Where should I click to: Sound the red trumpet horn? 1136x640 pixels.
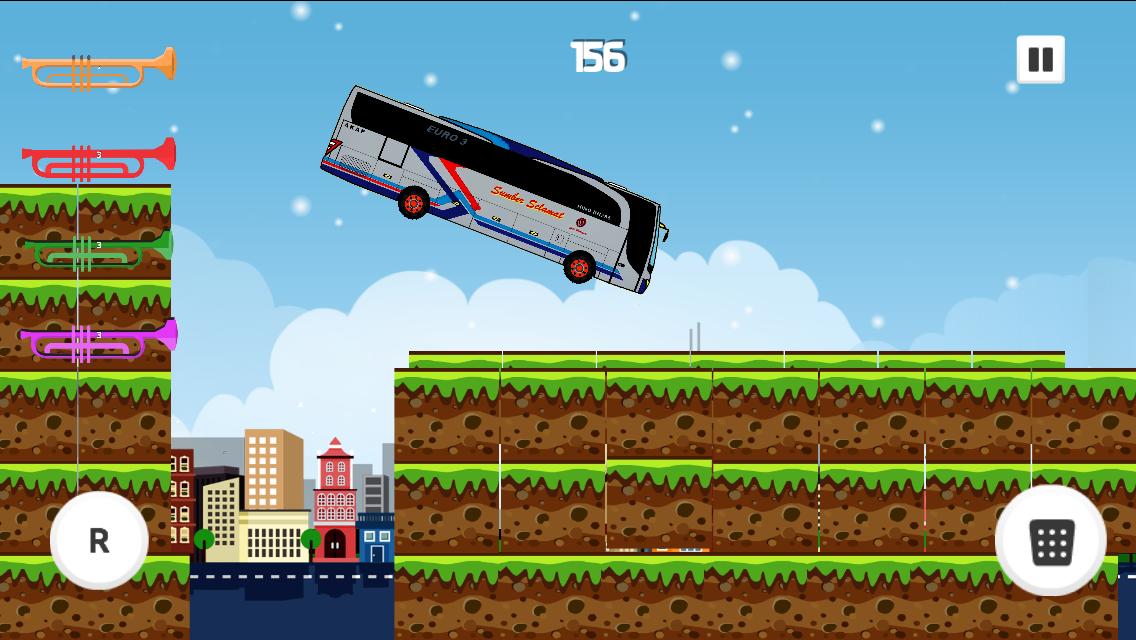click(99, 159)
